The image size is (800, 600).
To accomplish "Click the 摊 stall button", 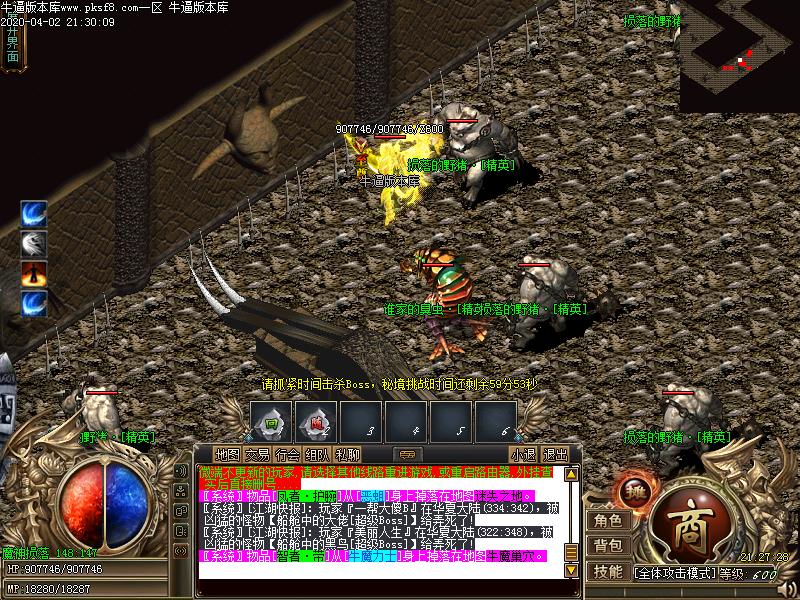I will click(x=633, y=491).
